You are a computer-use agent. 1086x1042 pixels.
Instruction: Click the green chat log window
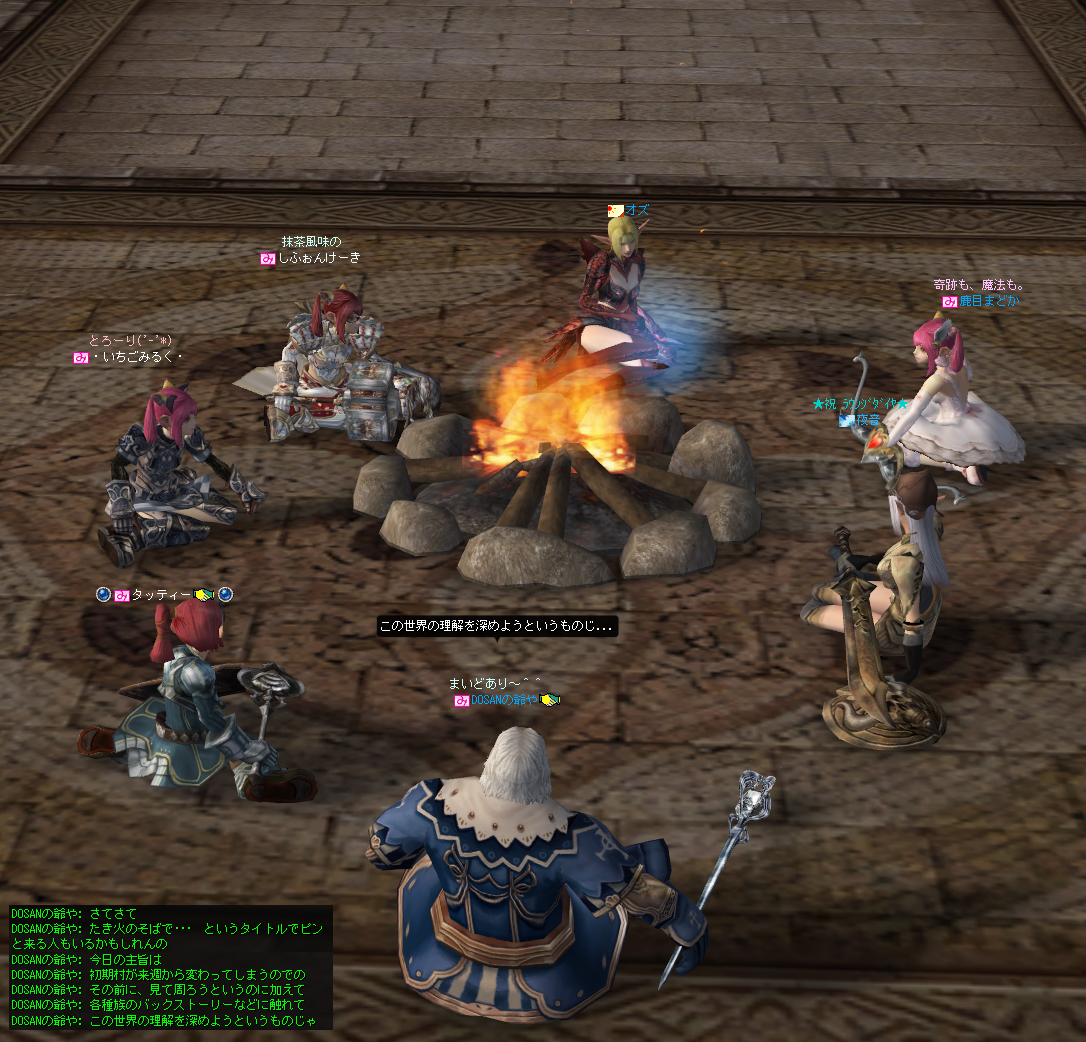click(168, 967)
